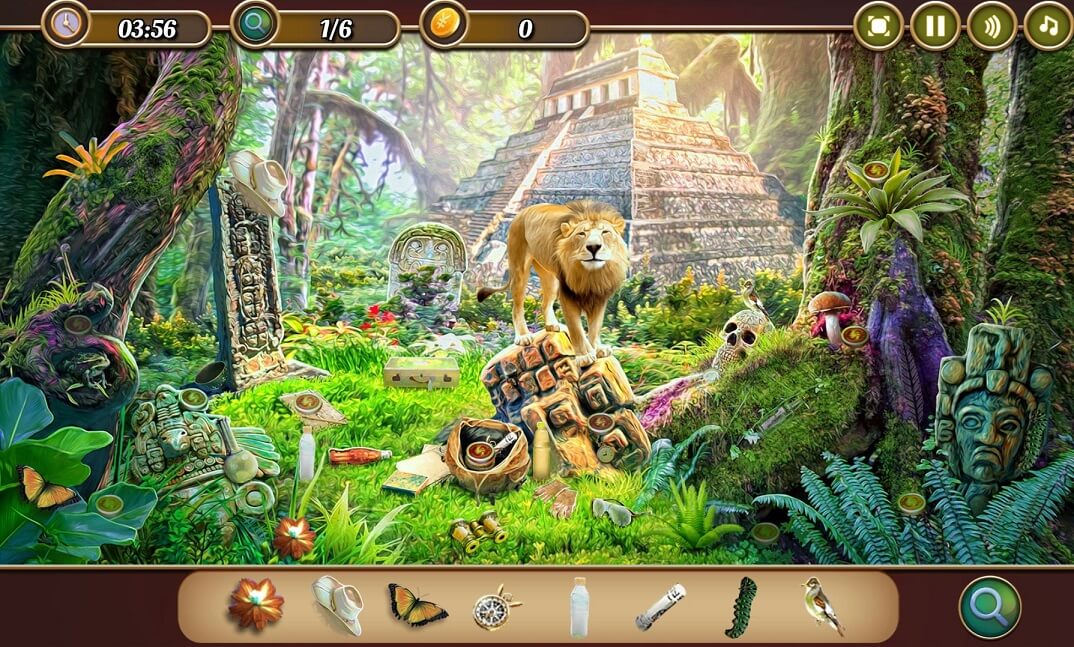
Task: Pick the explorer hat in item tray
Action: (338, 605)
